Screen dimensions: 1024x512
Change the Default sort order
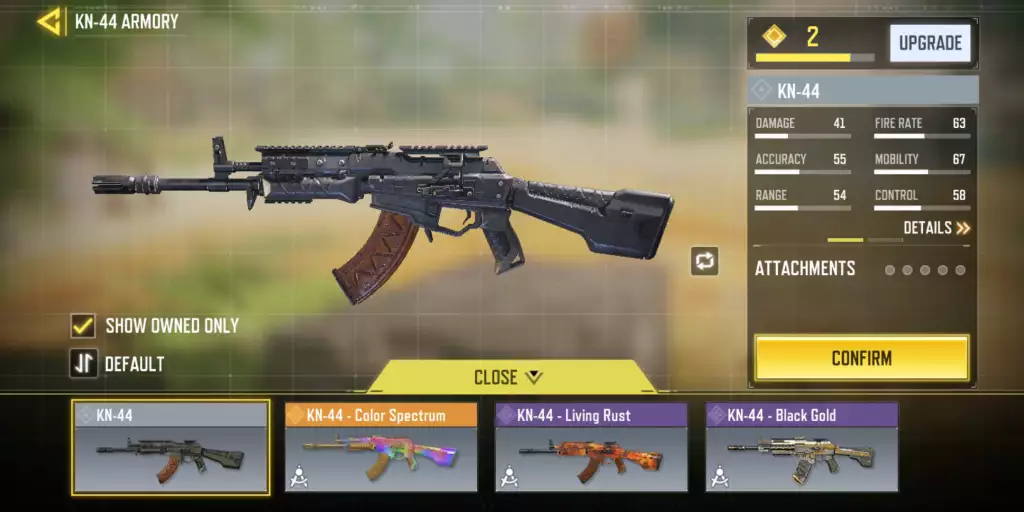(x=83, y=364)
